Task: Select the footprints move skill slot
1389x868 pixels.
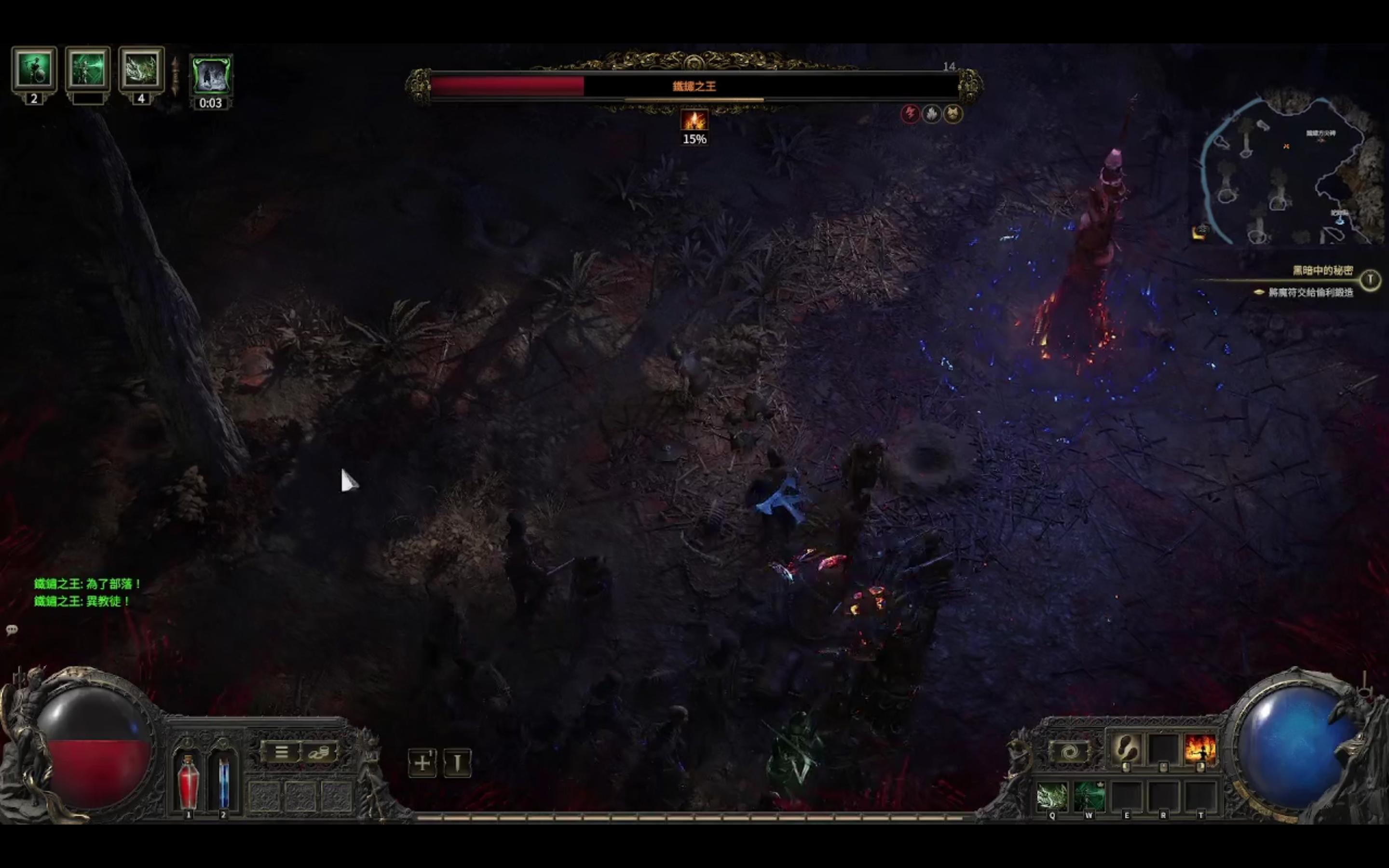Action: pos(1126,748)
